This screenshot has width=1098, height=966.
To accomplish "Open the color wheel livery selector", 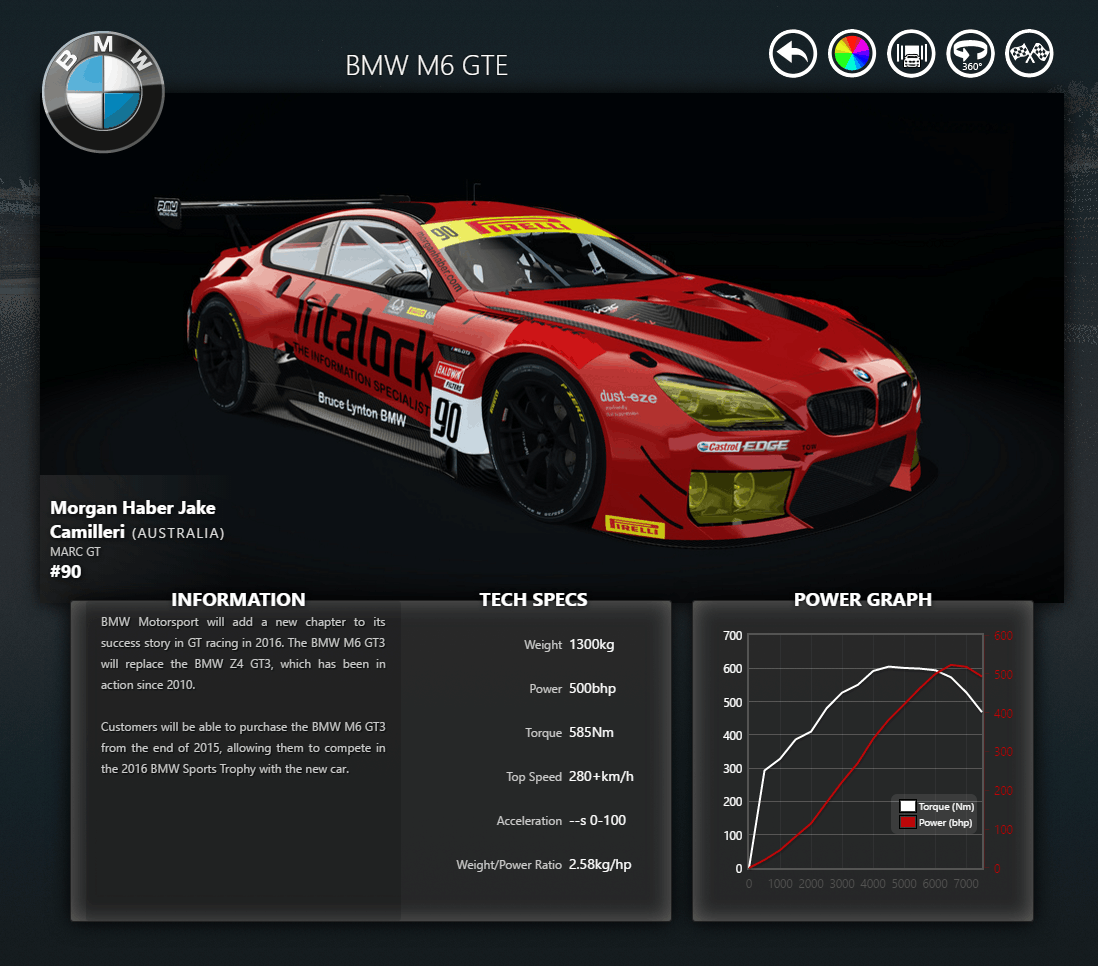I will [x=852, y=53].
